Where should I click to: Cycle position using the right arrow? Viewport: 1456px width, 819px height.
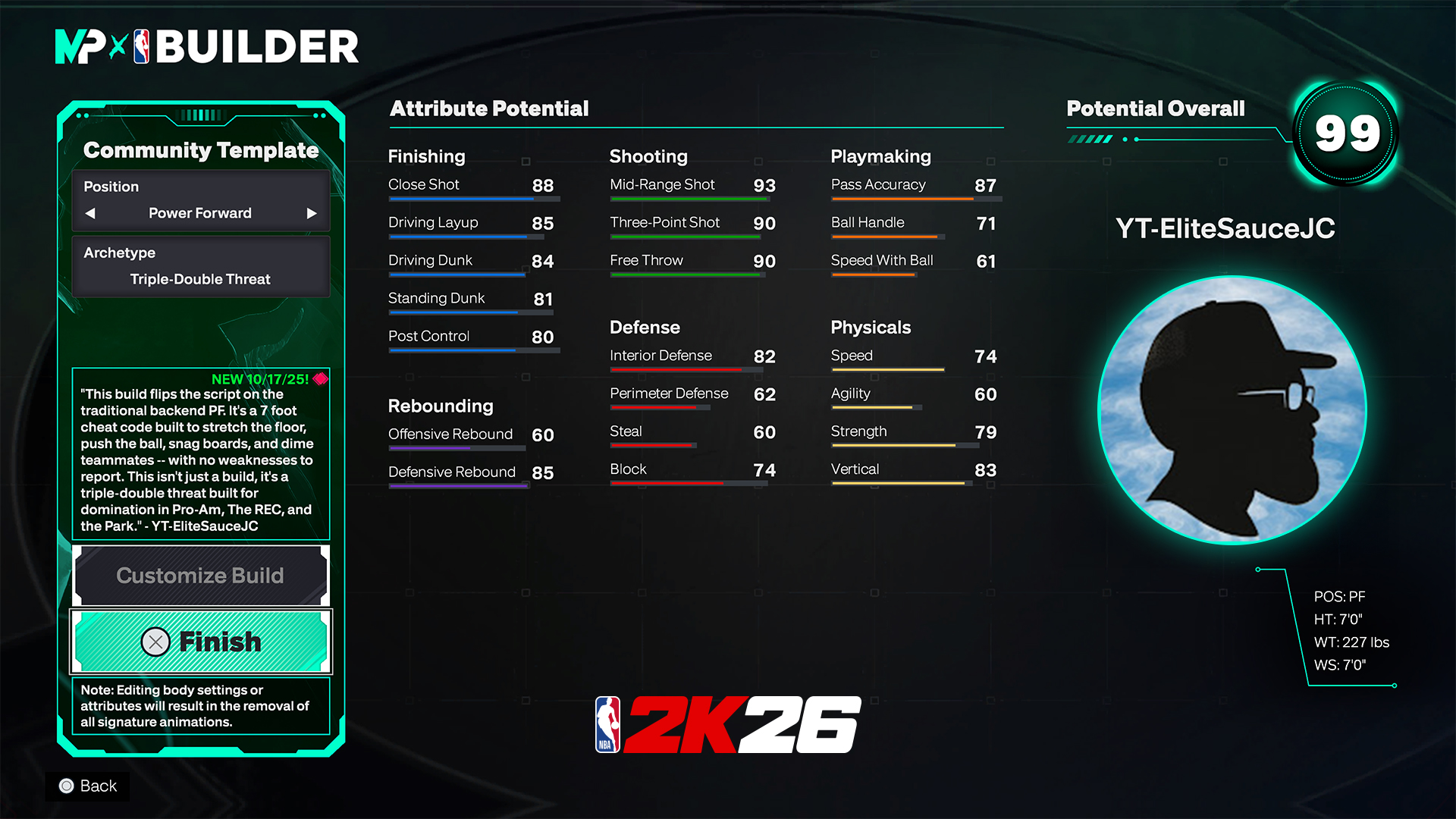coord(311,213)
